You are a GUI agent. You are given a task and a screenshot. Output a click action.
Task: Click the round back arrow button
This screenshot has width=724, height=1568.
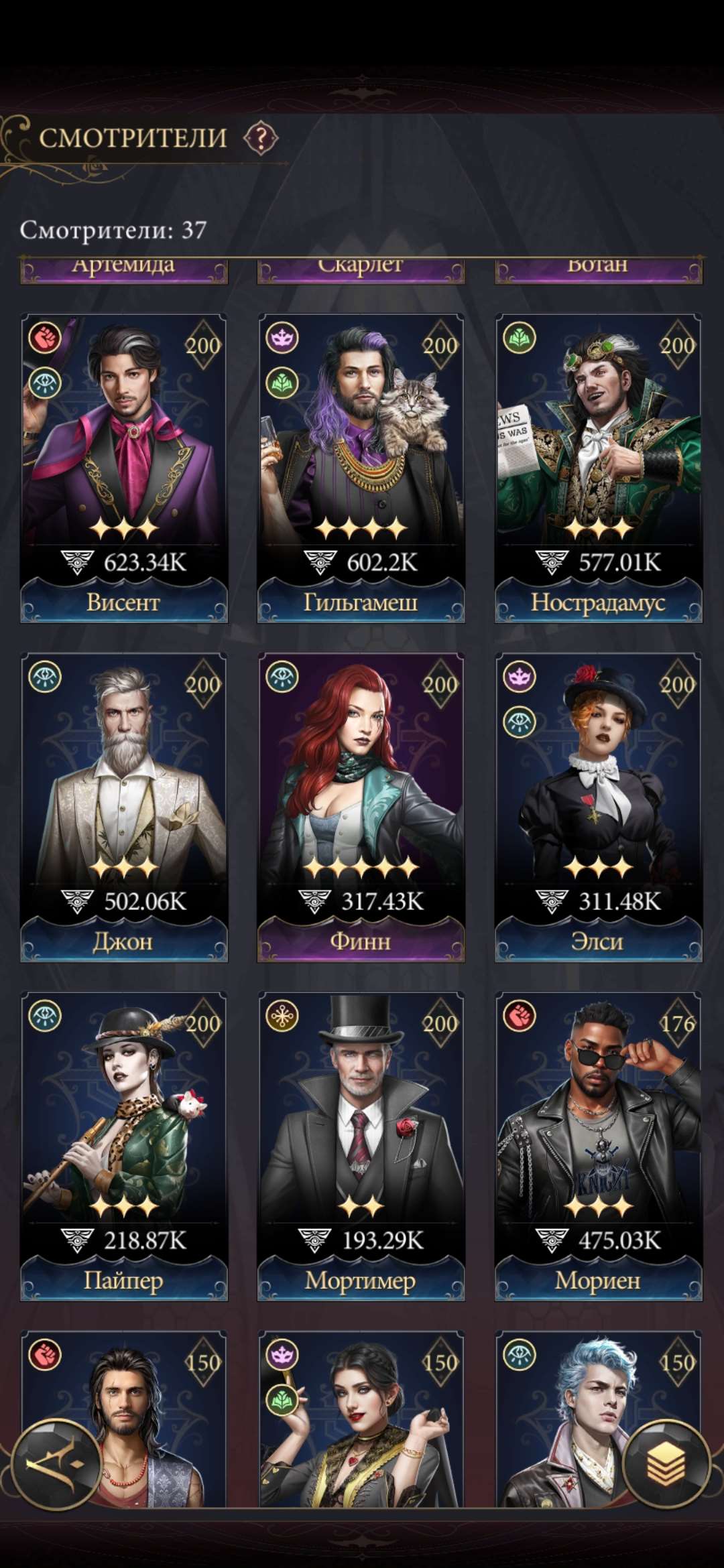56,1464
